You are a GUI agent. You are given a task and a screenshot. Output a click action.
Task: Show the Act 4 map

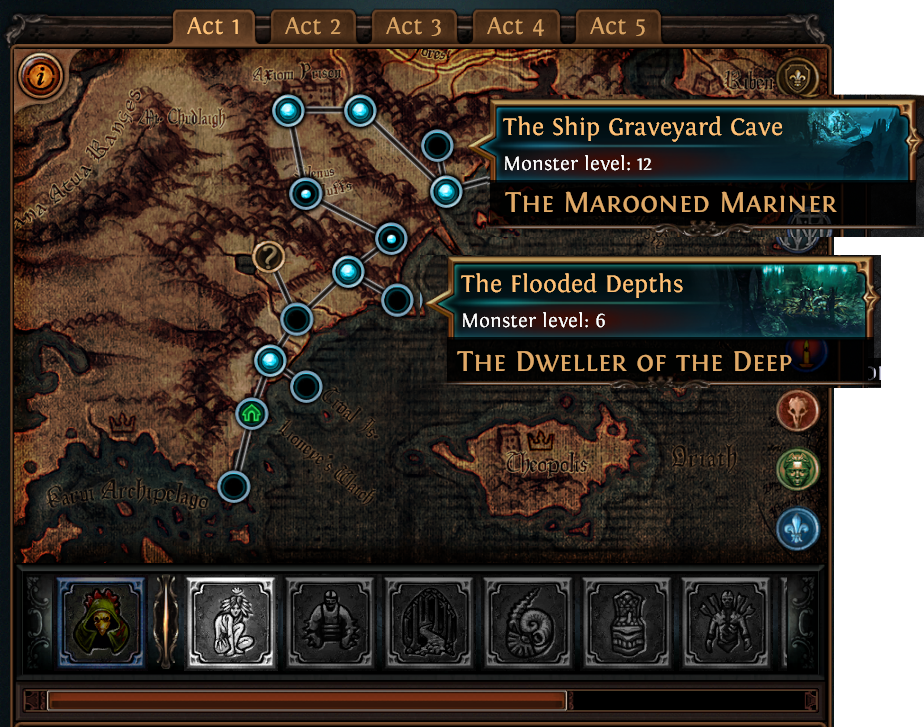point(515,27)
